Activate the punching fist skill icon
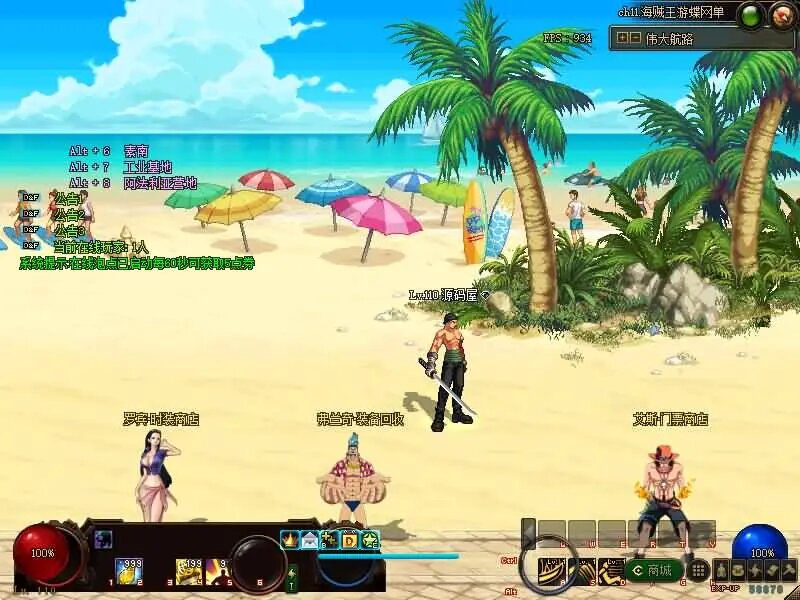 (x=610, y=571)
